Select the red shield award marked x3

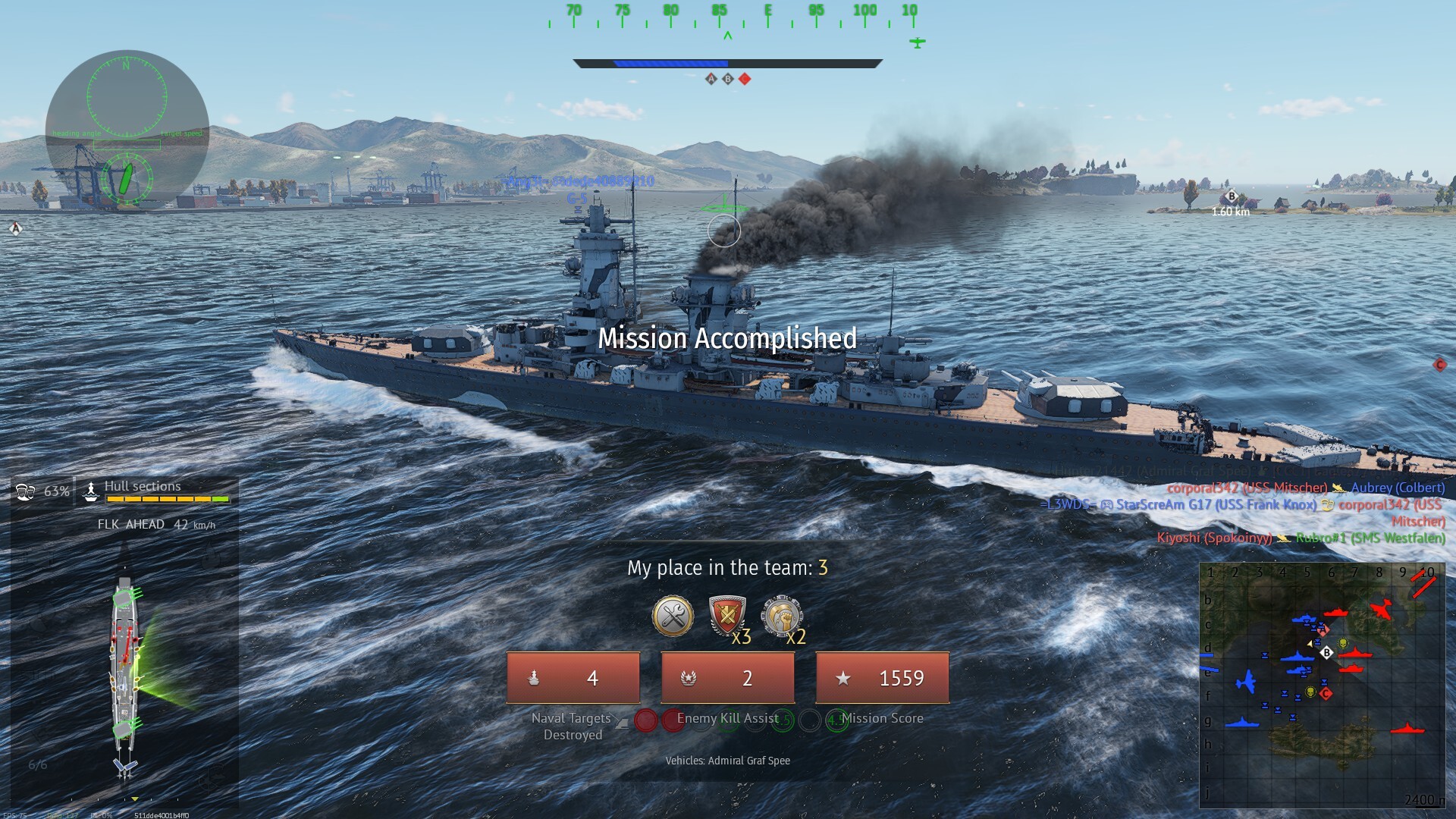(x=726, y=616)
